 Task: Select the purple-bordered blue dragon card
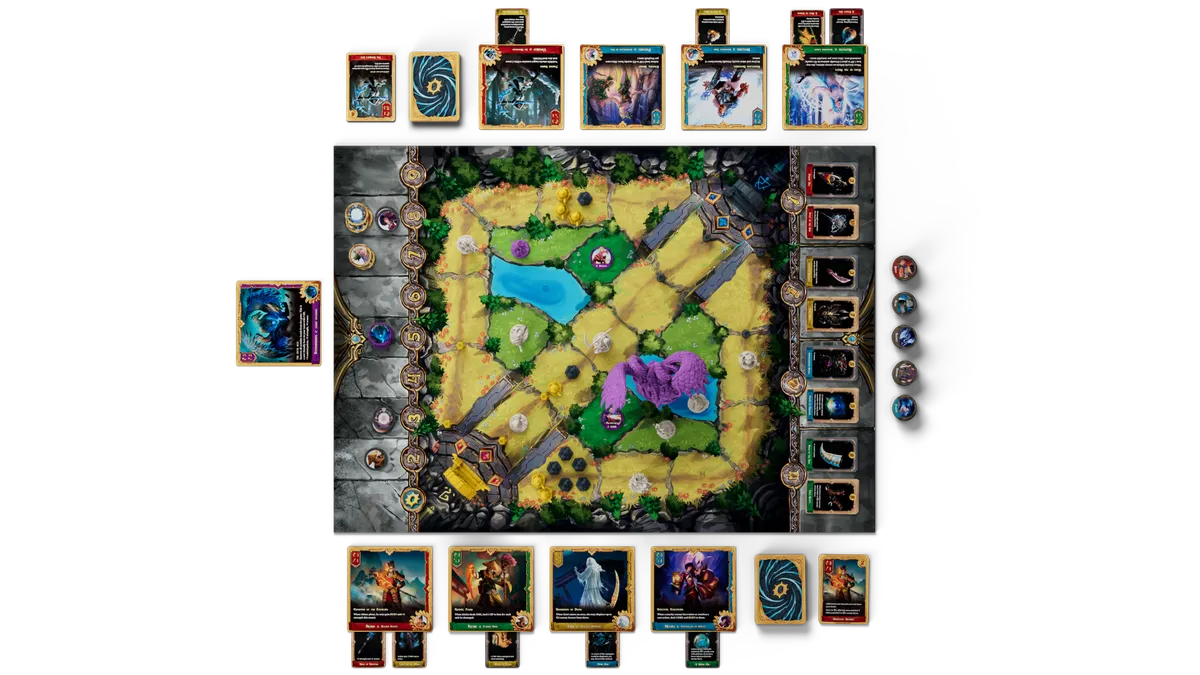point(279,322)
